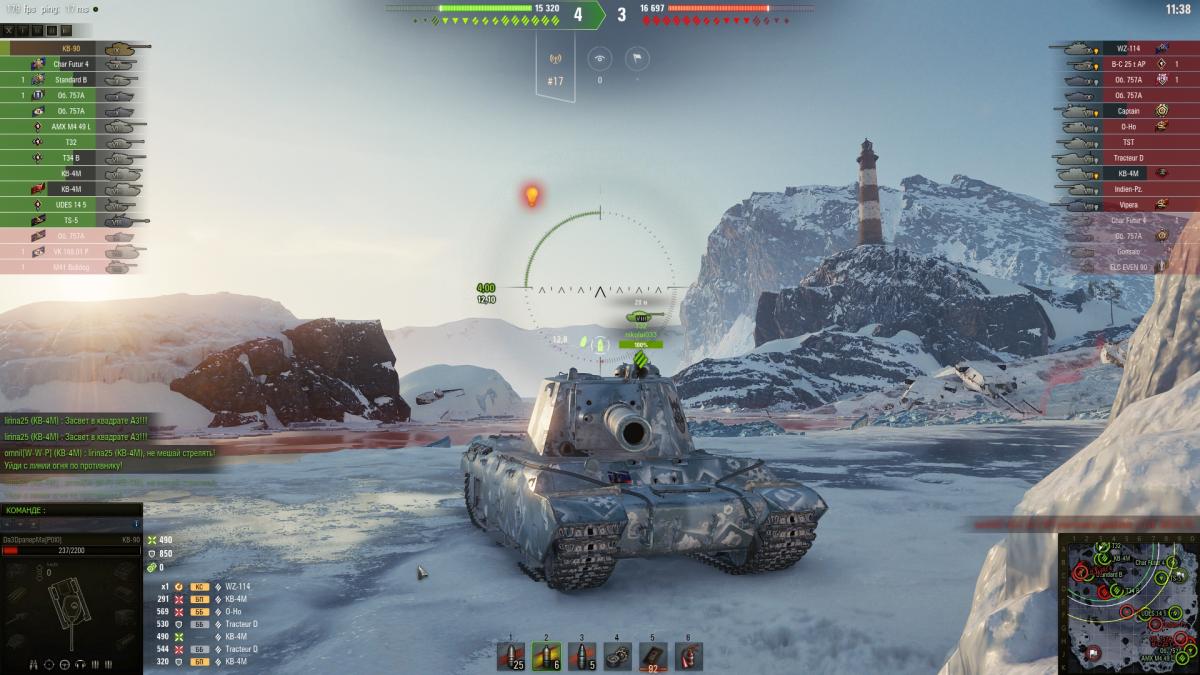This screenshot has width=1200, height=675.
Task: Activate the consumable in slot 5
Action: click(x=653, y=656)
